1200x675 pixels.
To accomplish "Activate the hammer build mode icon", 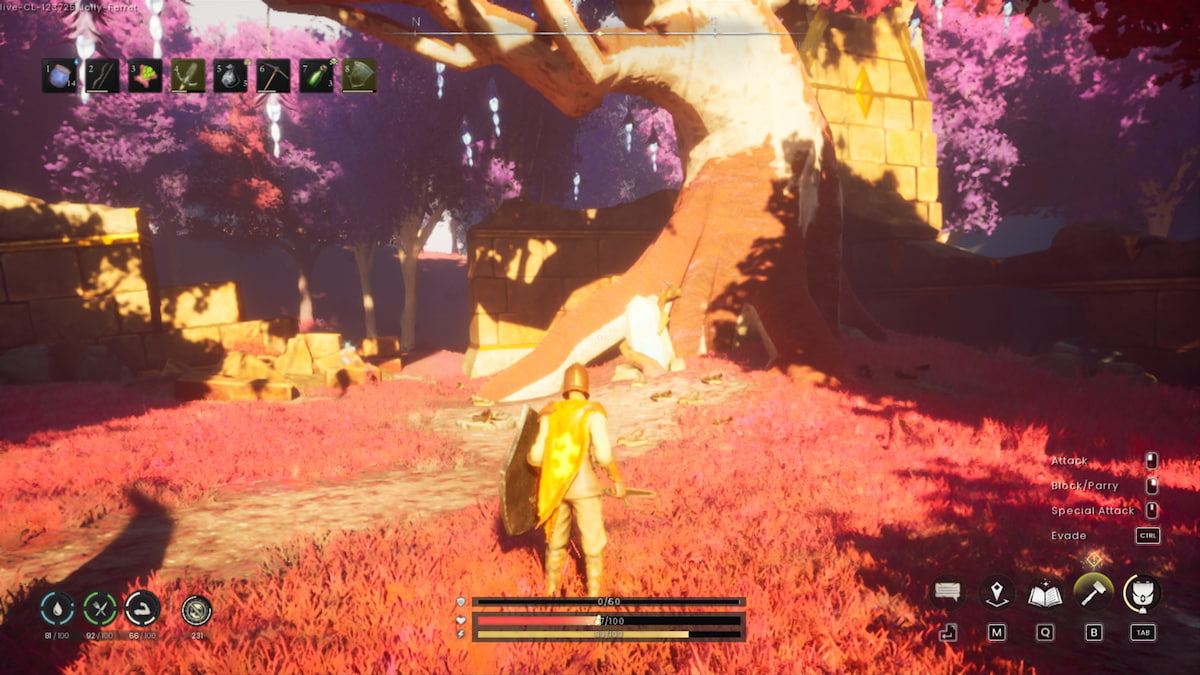I will [1093, 593].
